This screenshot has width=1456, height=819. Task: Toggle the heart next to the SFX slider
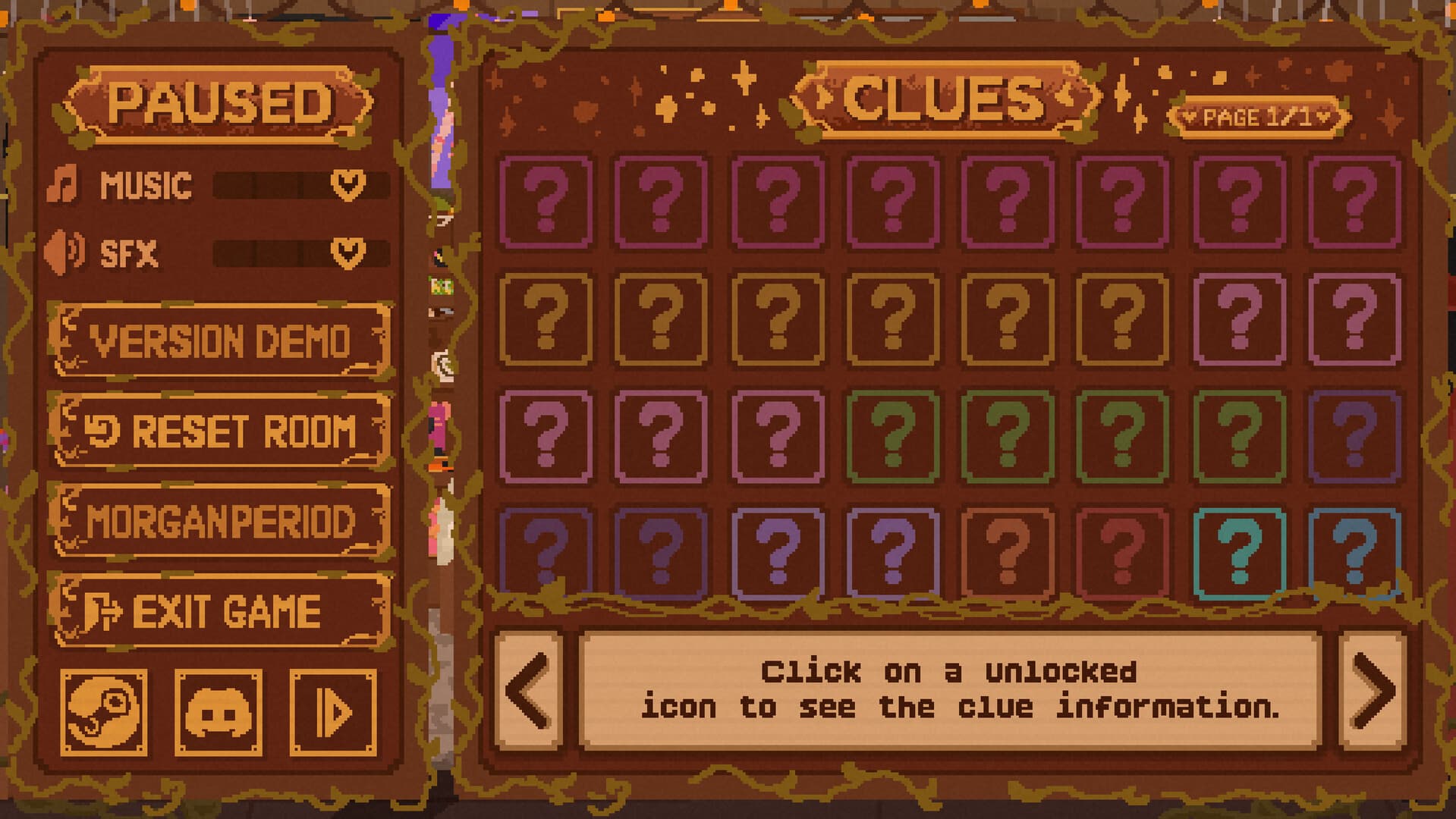pyautogui.click(x=346, y=253)
